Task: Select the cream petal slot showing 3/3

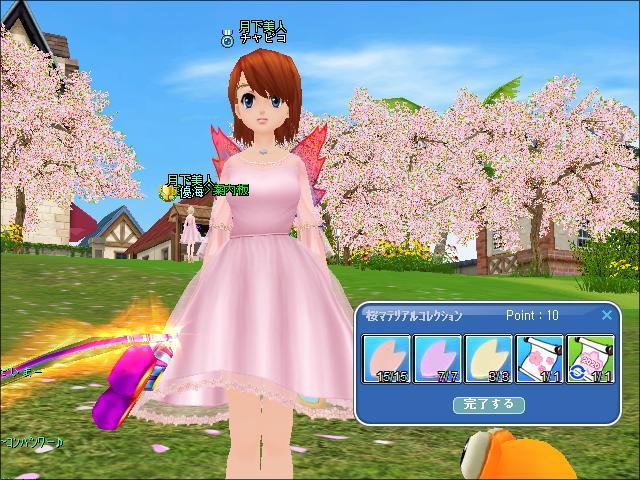Action: (488, 360)
